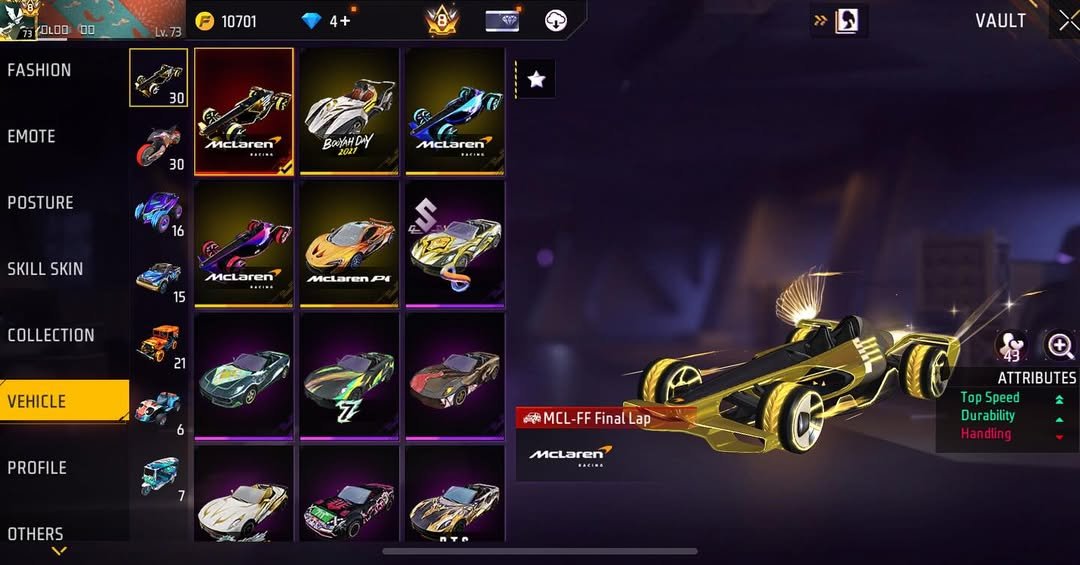Select the blue McLaren Racing car skin
The height and width of the screenshot is (565, 1080).
tap(454, 112)
